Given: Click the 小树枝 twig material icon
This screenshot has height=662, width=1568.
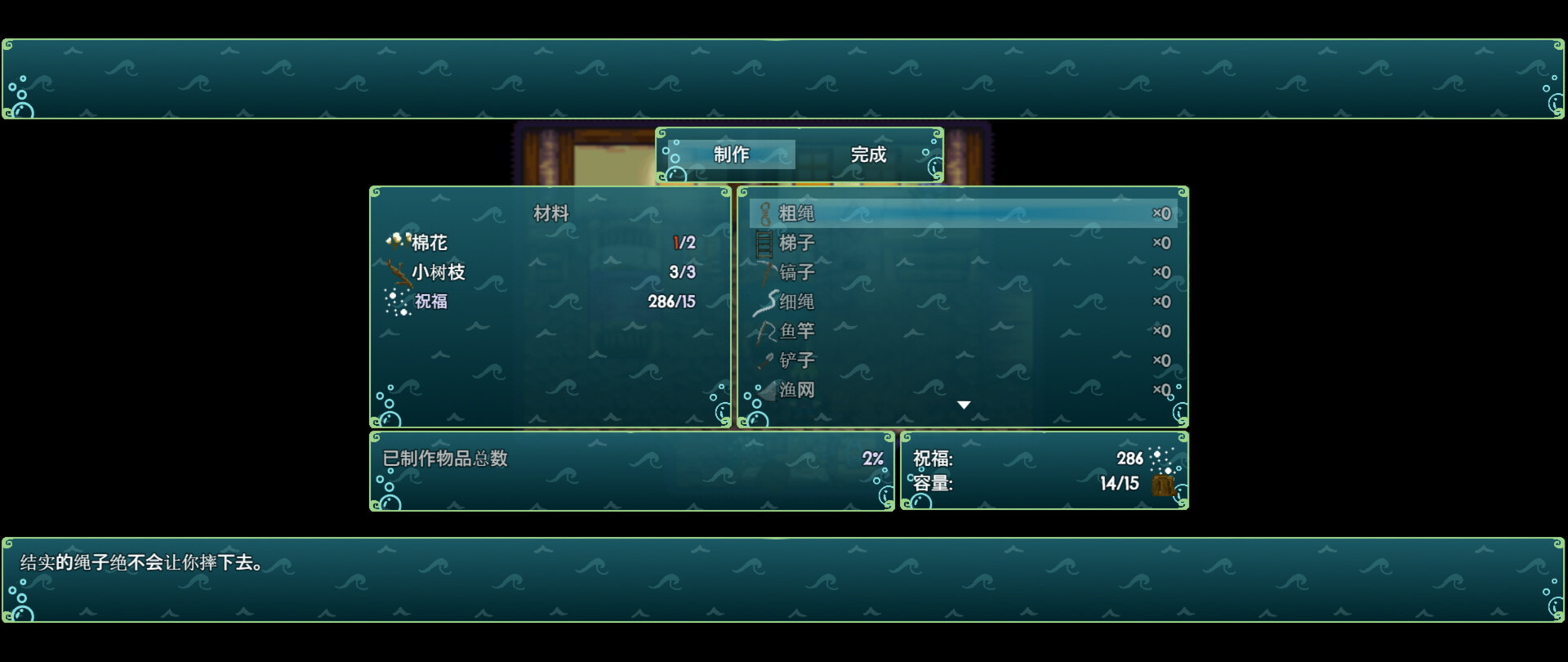Looking at the screenshot, I should click(x=399, y=271).
